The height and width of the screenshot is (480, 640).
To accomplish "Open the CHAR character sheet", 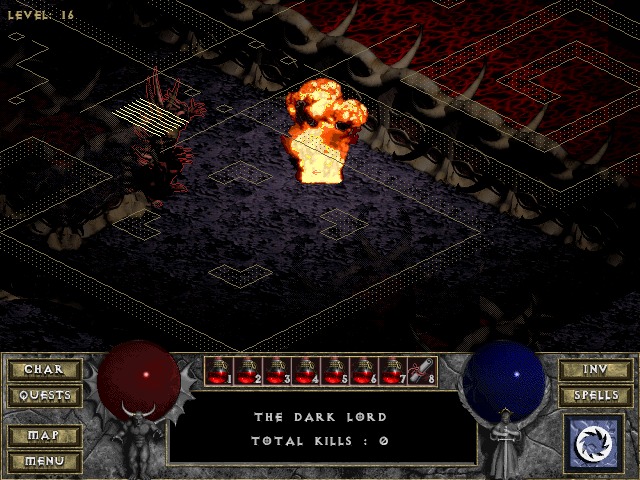I will (x=44, y=370).
